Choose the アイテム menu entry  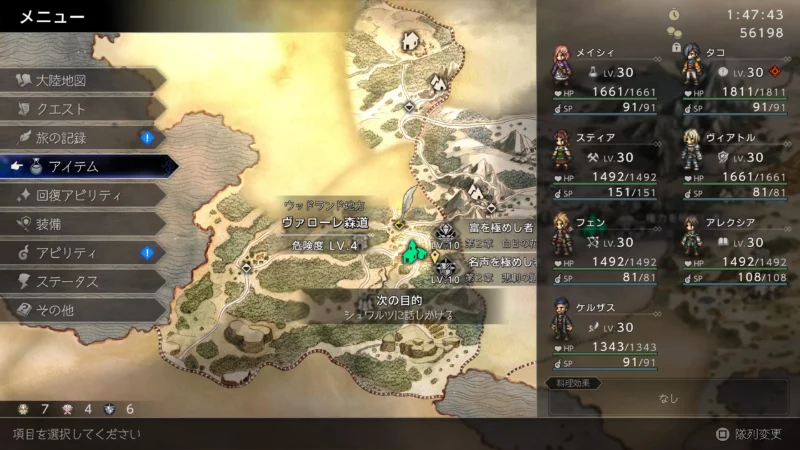pos(85,166)
